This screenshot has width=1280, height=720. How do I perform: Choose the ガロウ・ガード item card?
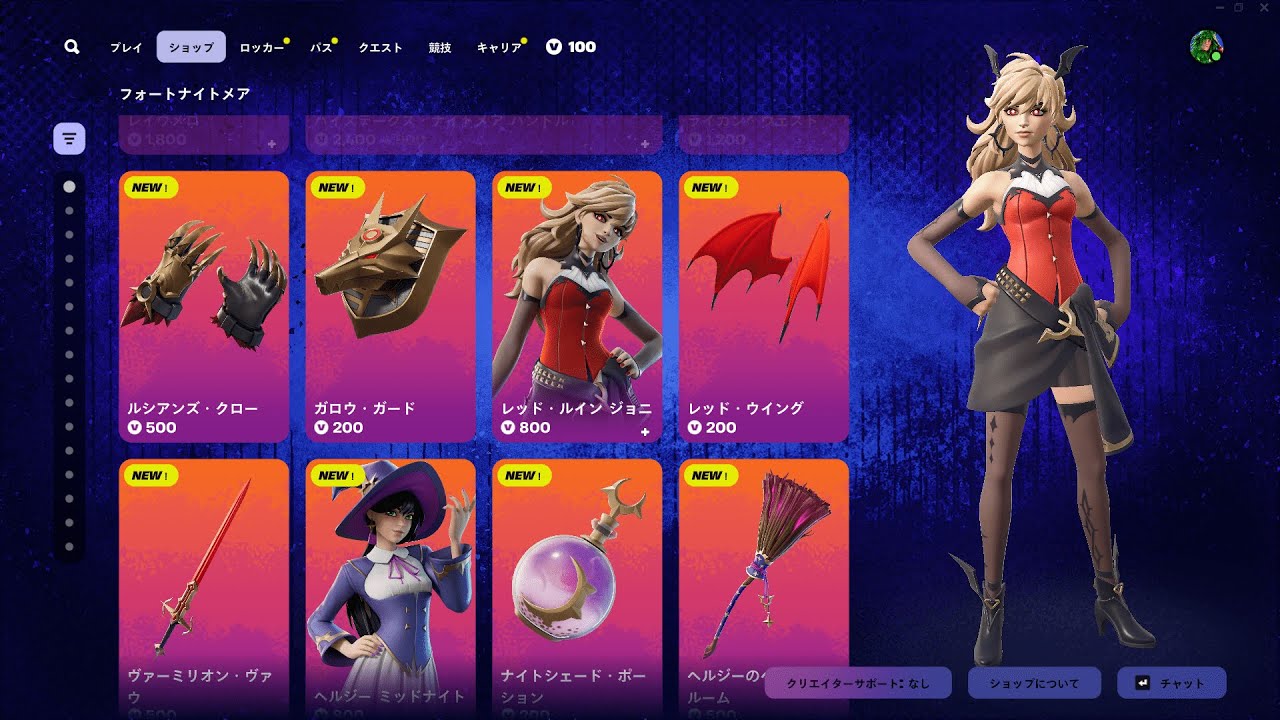[390, 306]
